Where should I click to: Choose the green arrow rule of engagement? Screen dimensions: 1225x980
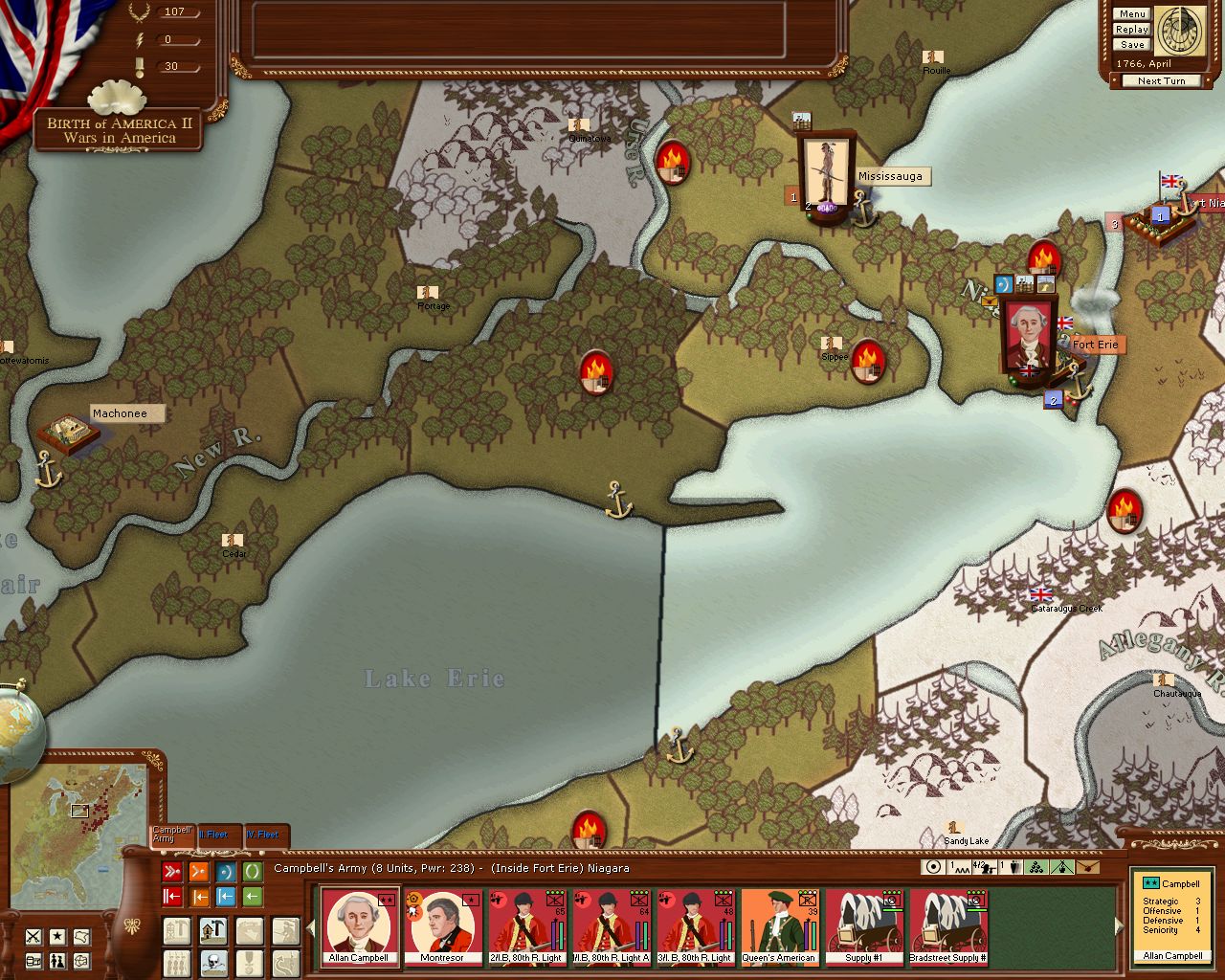[x=252, y=897]
